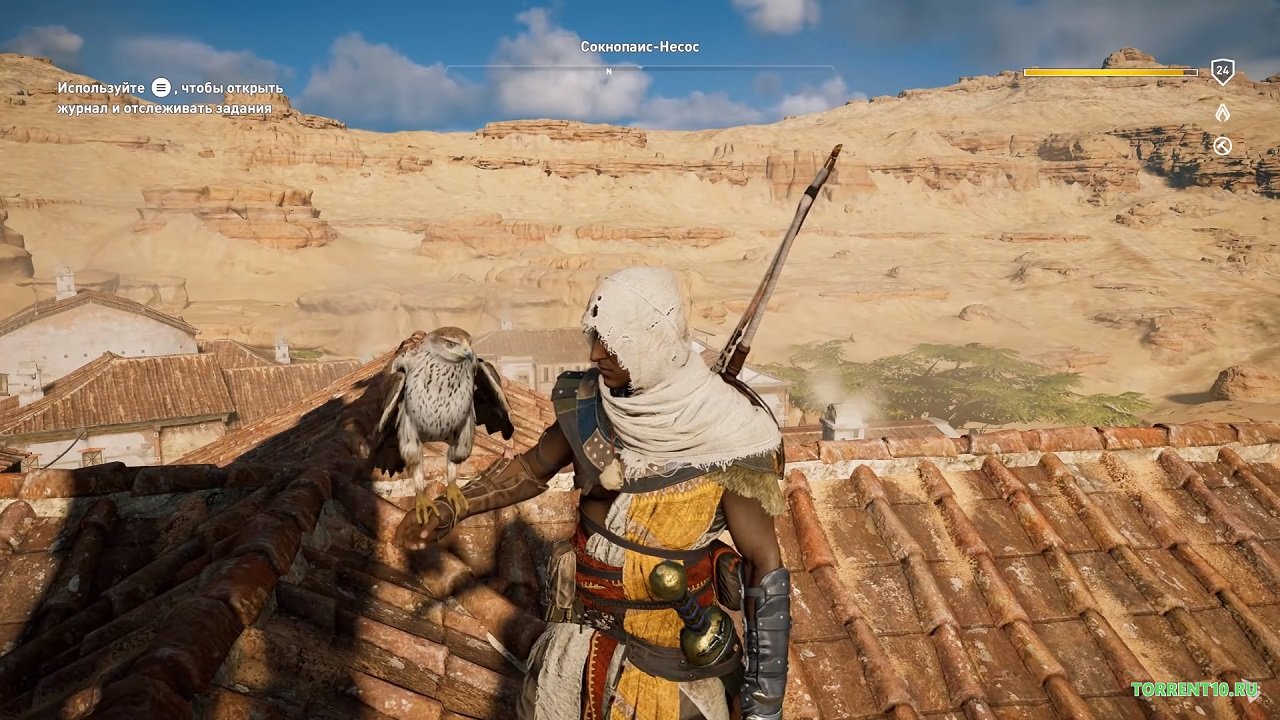This screenshot has width=1280, height=720.
Task: Click the circular hammer tool icon
Action: point(1222,146)
